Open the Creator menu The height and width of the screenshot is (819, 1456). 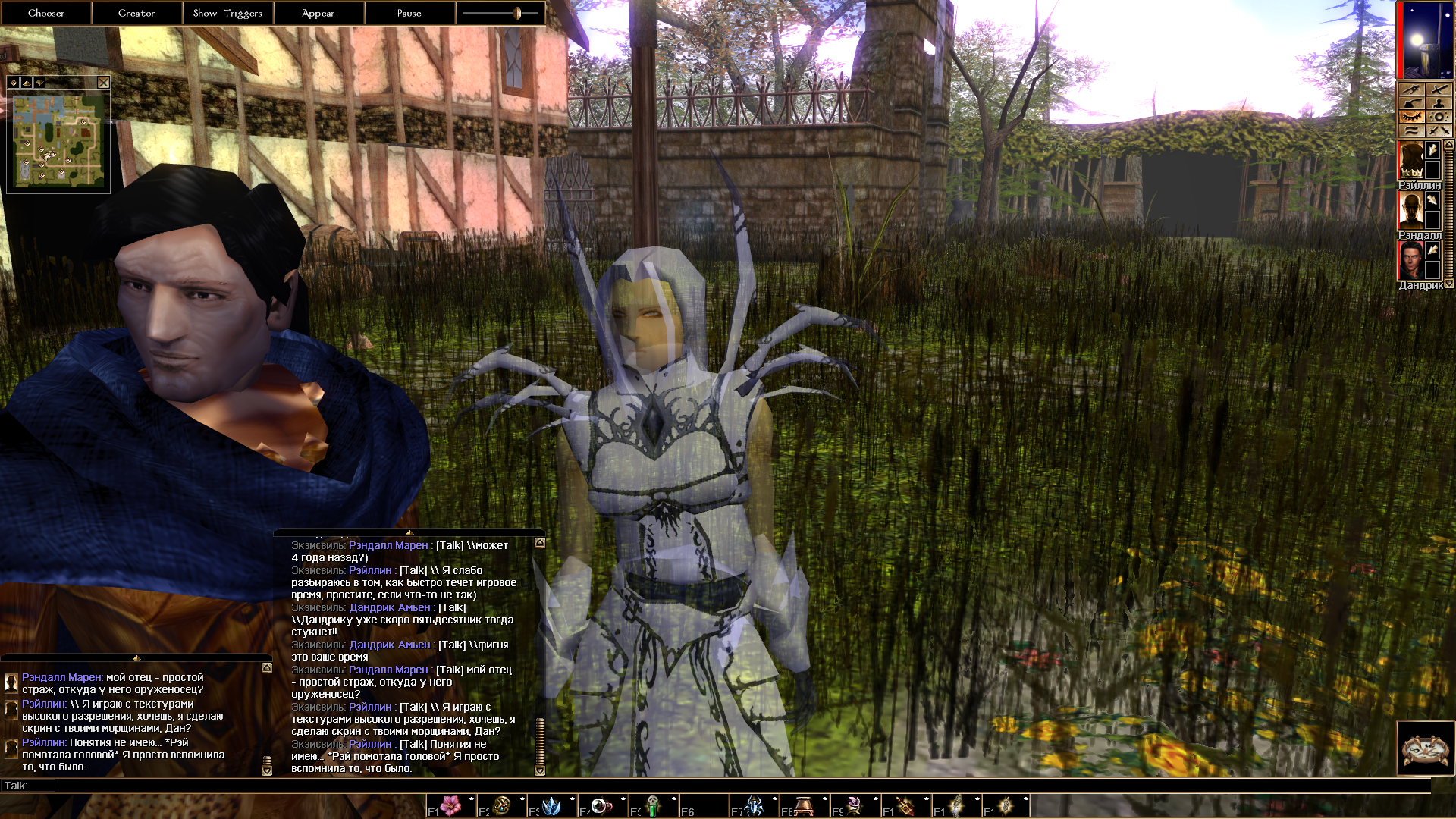[x=136, y=13]
